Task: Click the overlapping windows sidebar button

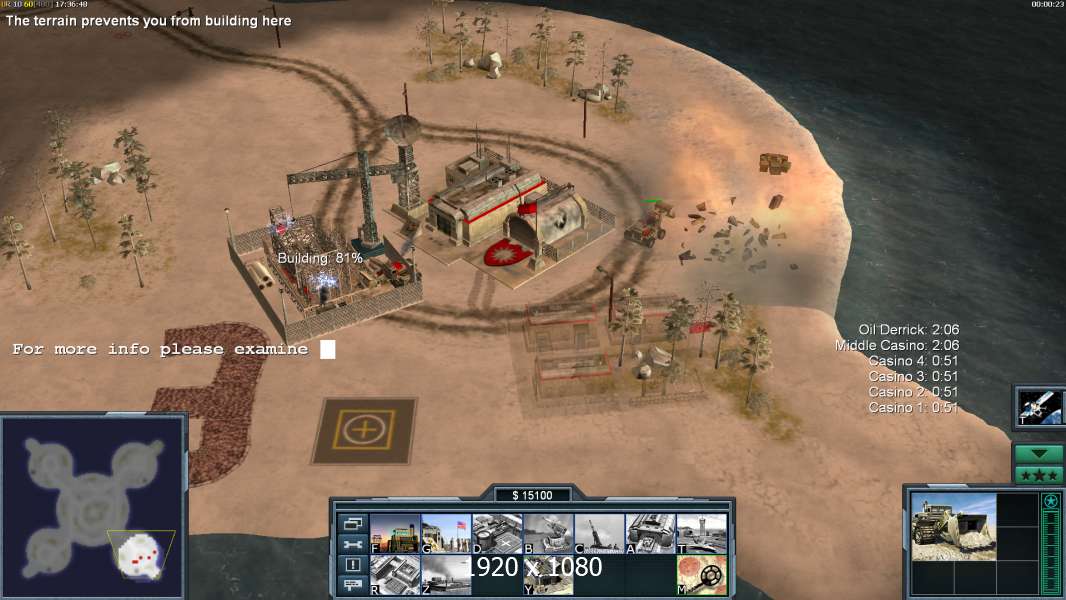Action: coord(352,523)
